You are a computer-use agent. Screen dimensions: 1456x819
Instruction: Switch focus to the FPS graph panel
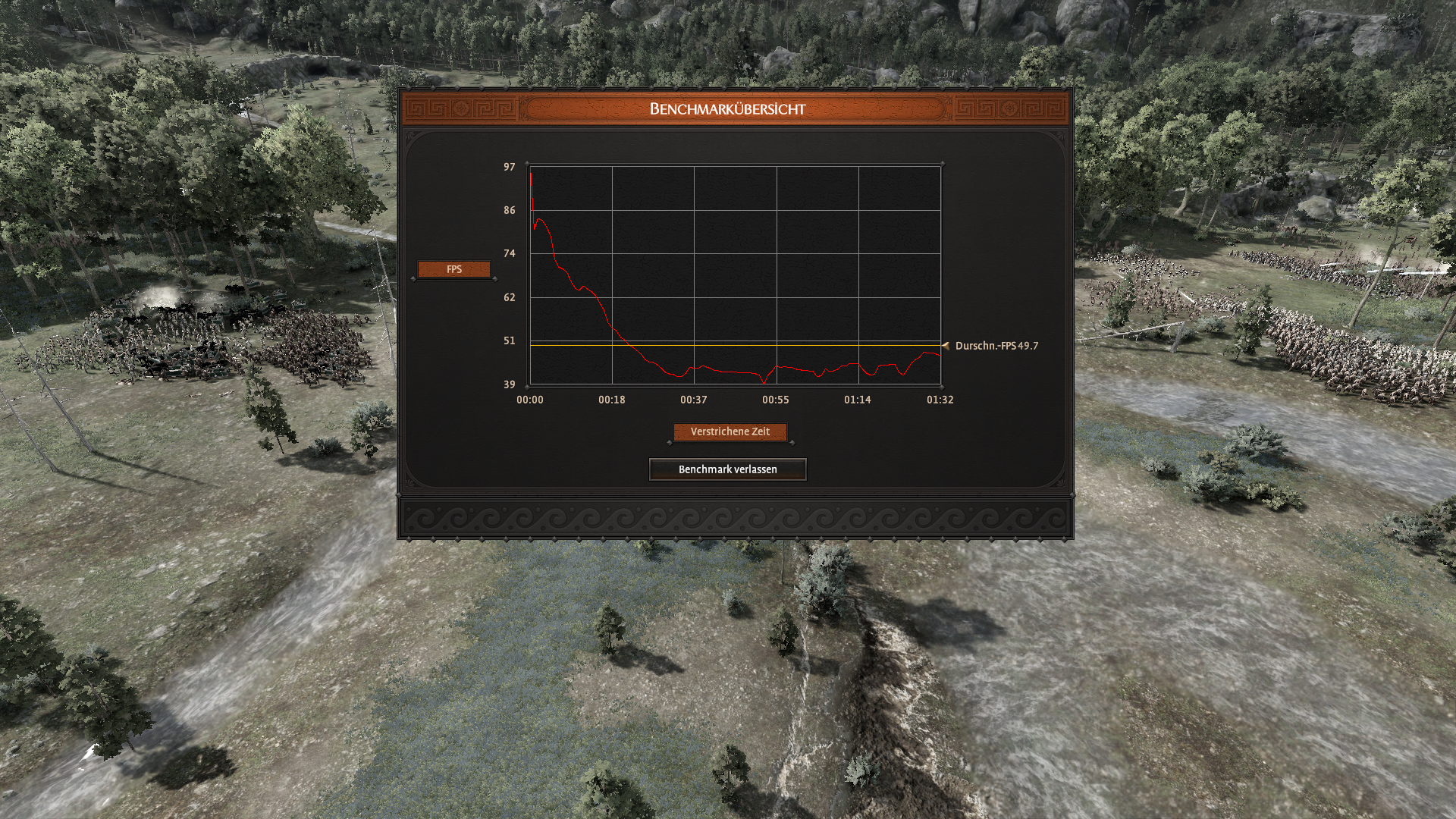pyautogui.click(x=732, y=273)
